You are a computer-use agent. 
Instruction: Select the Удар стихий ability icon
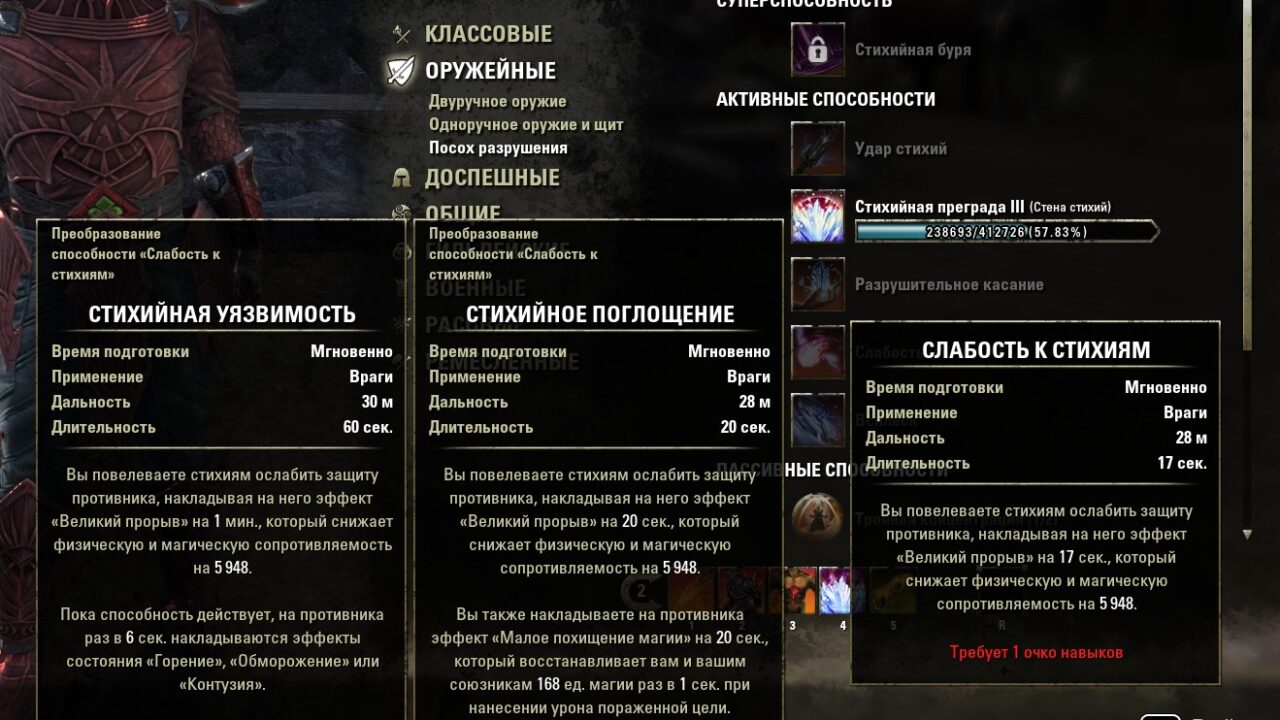(818, 149)
